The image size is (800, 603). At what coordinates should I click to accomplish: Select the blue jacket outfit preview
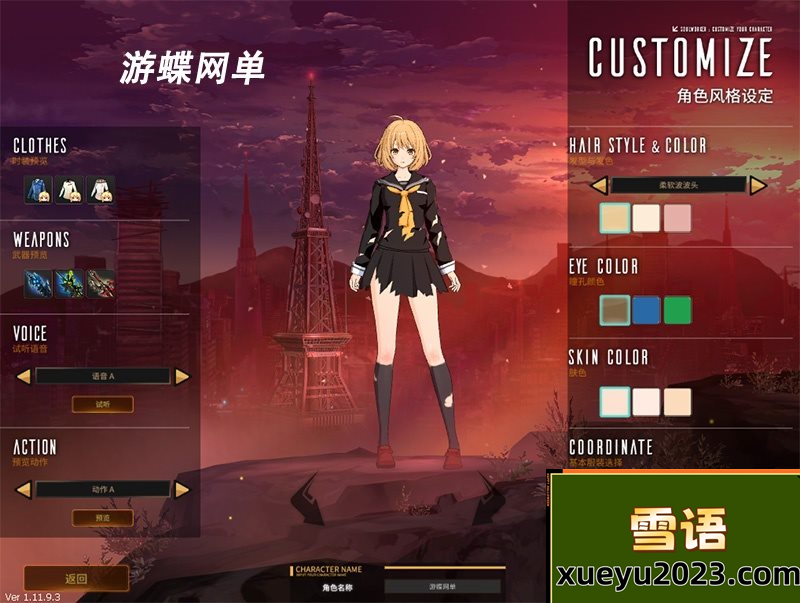(x=39, y=189)
